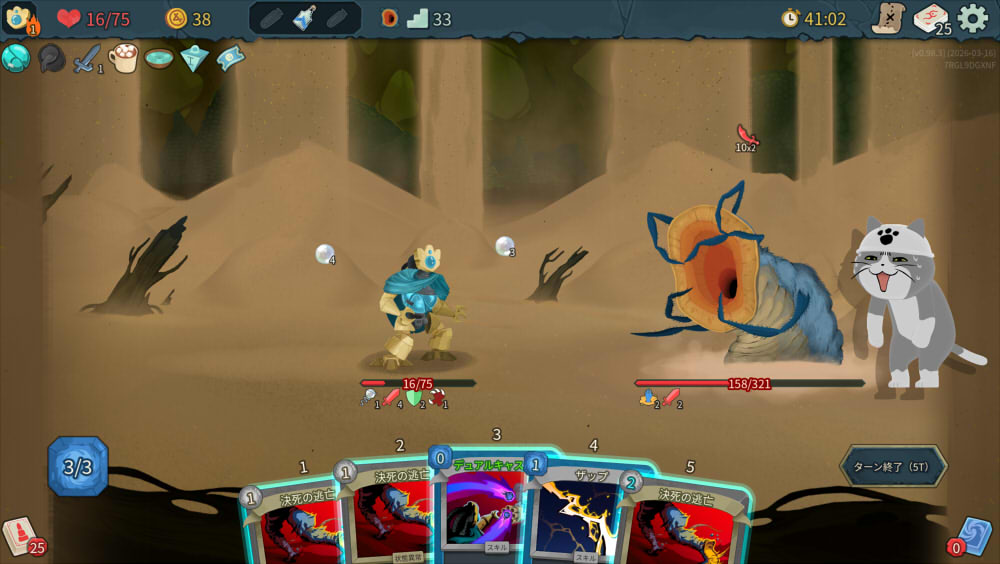Inspect the hot cocoa mug relic
Image resolution: width=1000 pixels, height=564 pixels.
click(x=123, y=58)
